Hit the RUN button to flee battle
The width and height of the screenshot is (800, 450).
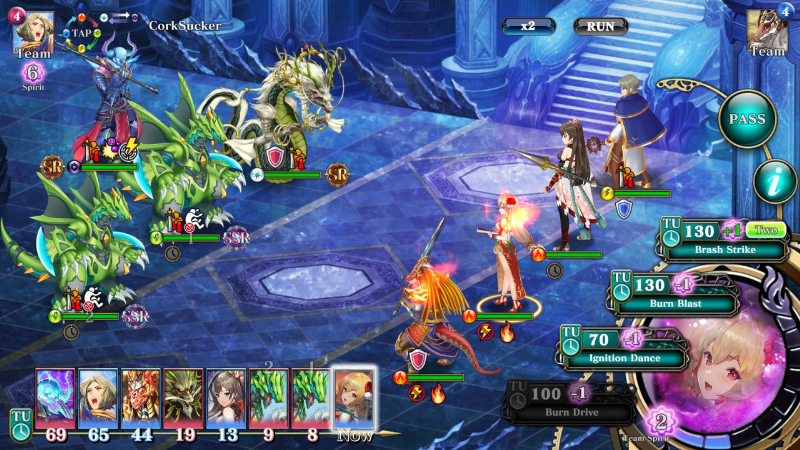(x=601, y=26)
